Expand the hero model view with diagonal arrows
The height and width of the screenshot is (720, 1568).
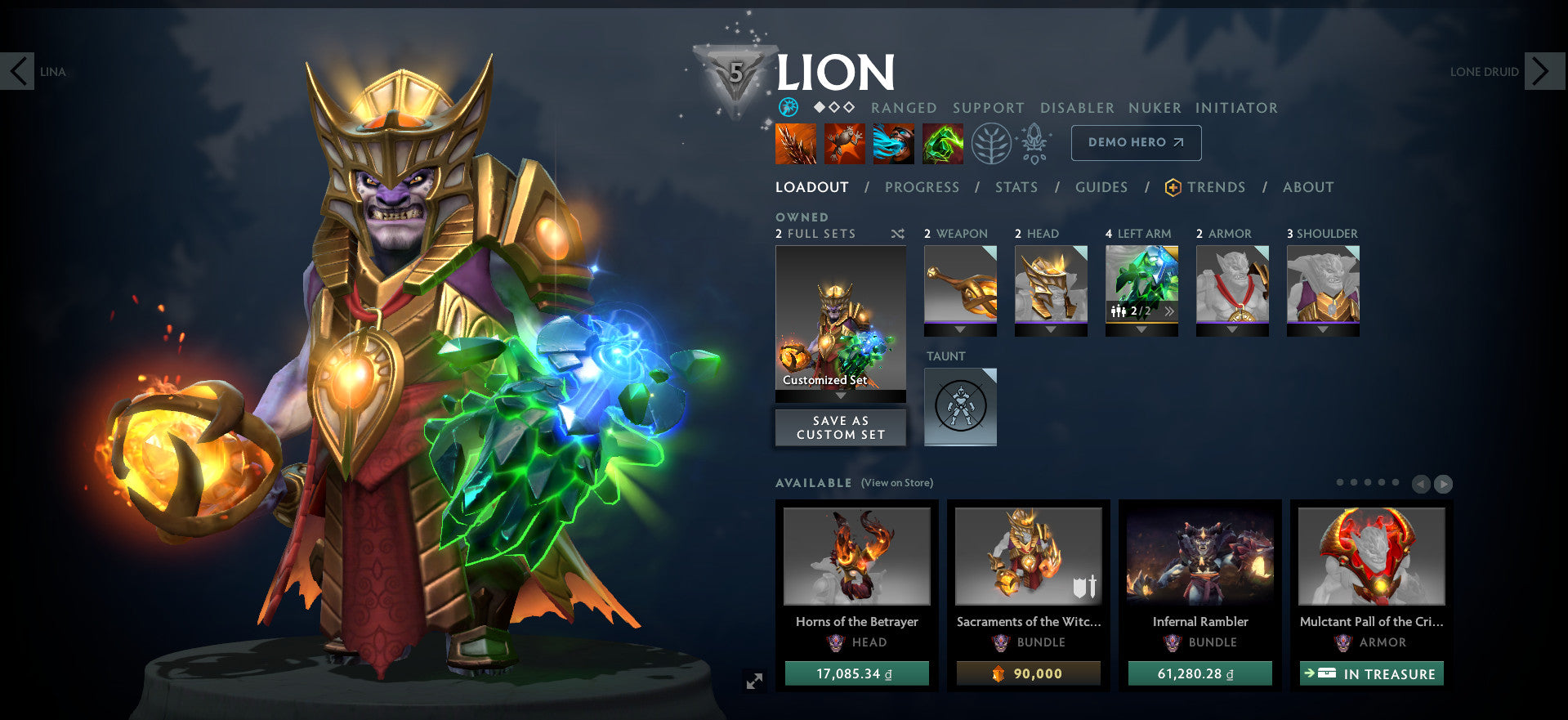pos(754,679)
